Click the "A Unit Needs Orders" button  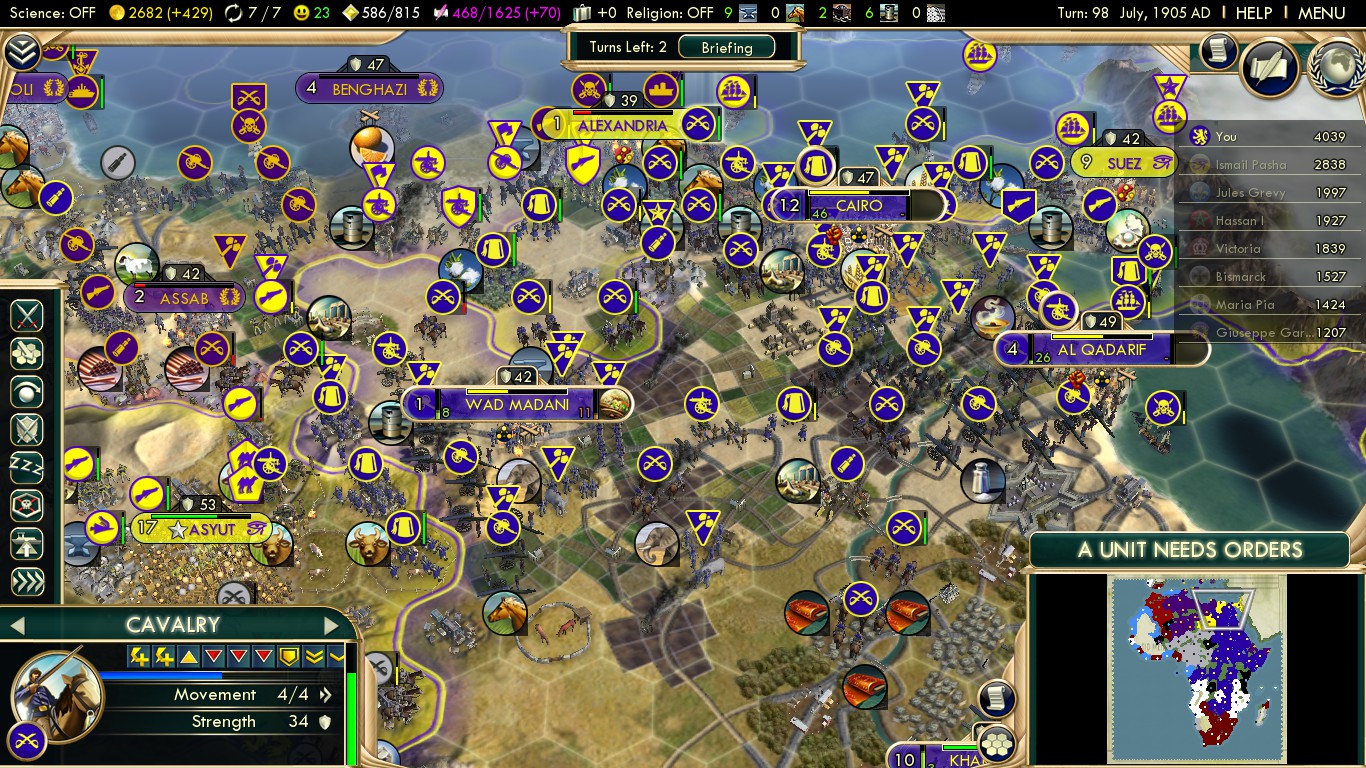[x=1190, y=549]
